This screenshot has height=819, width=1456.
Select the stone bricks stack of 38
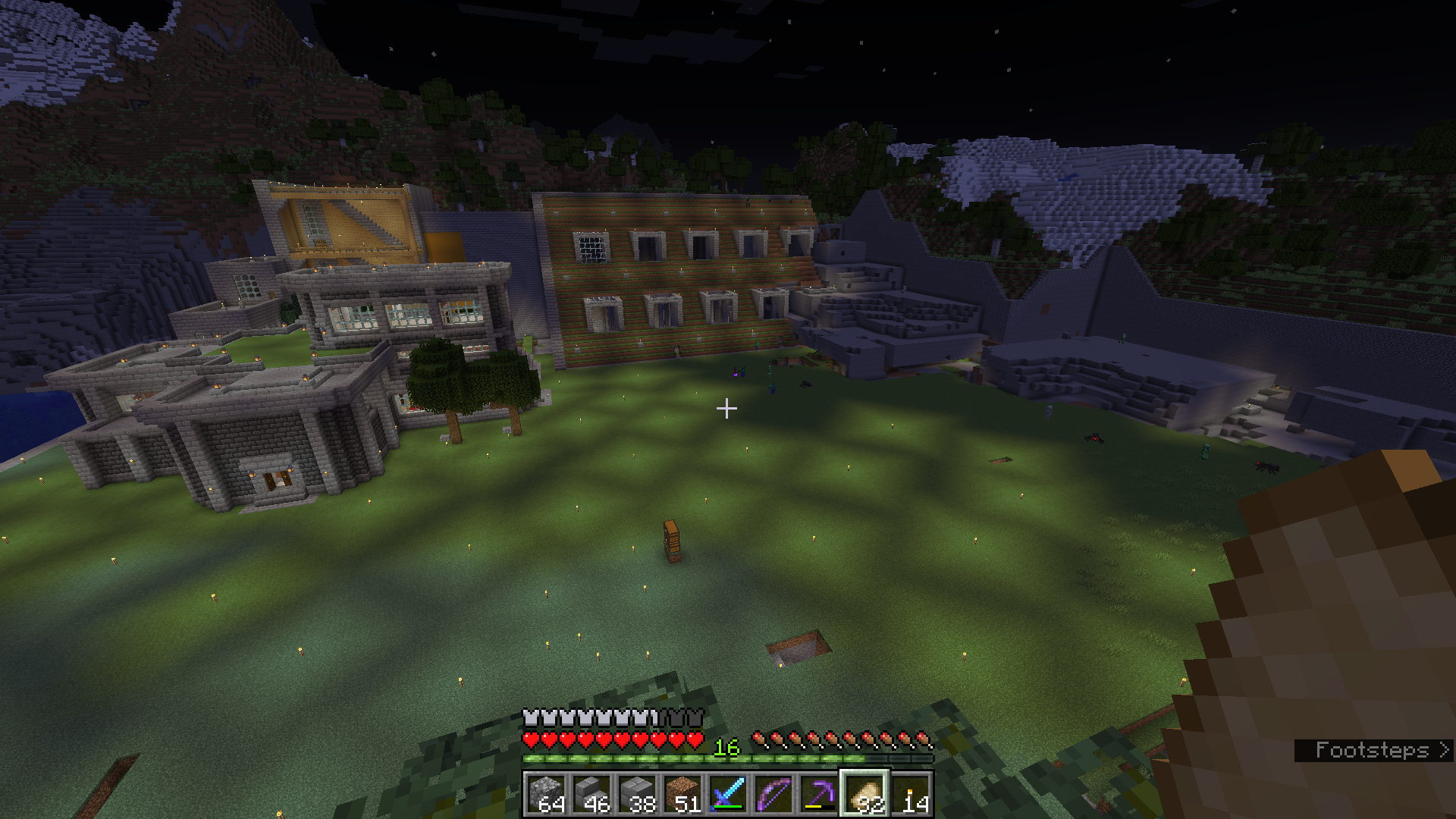point(637,794)
